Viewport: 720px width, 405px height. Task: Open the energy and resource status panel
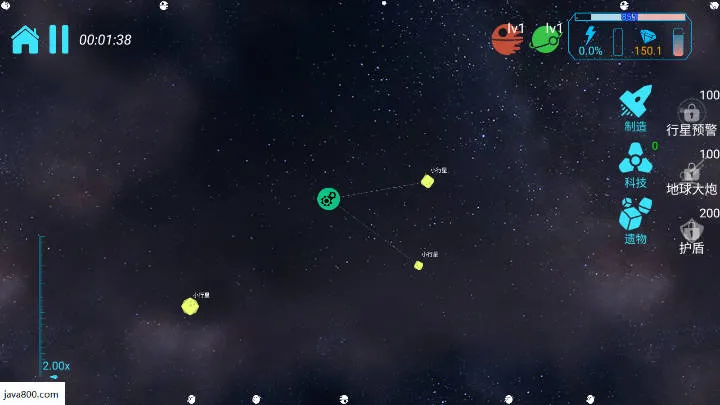coord(629,37)
